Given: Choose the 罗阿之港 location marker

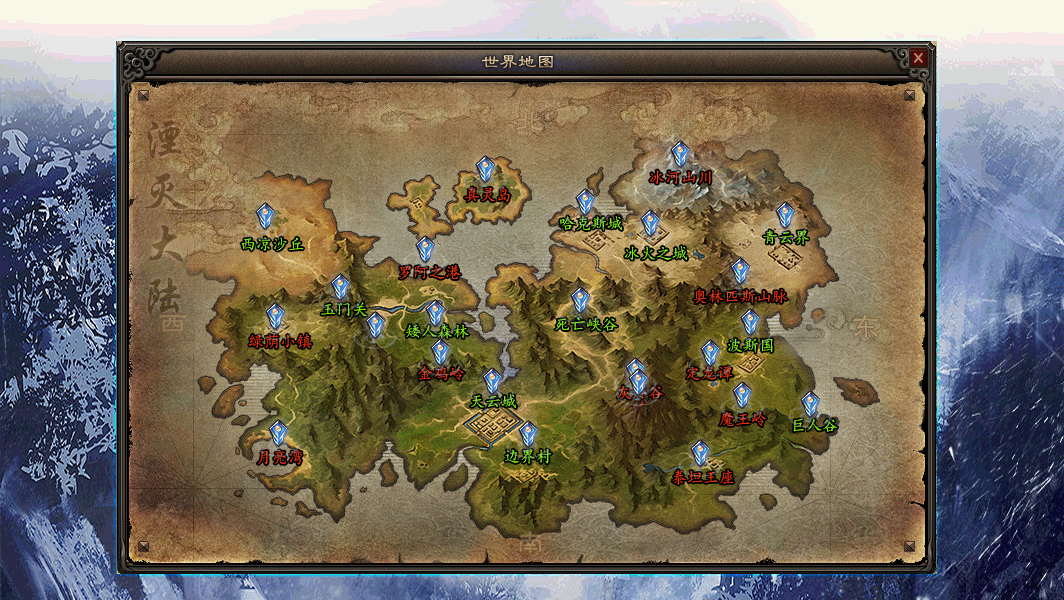Looking at the screenshot, I should [426, 249].
